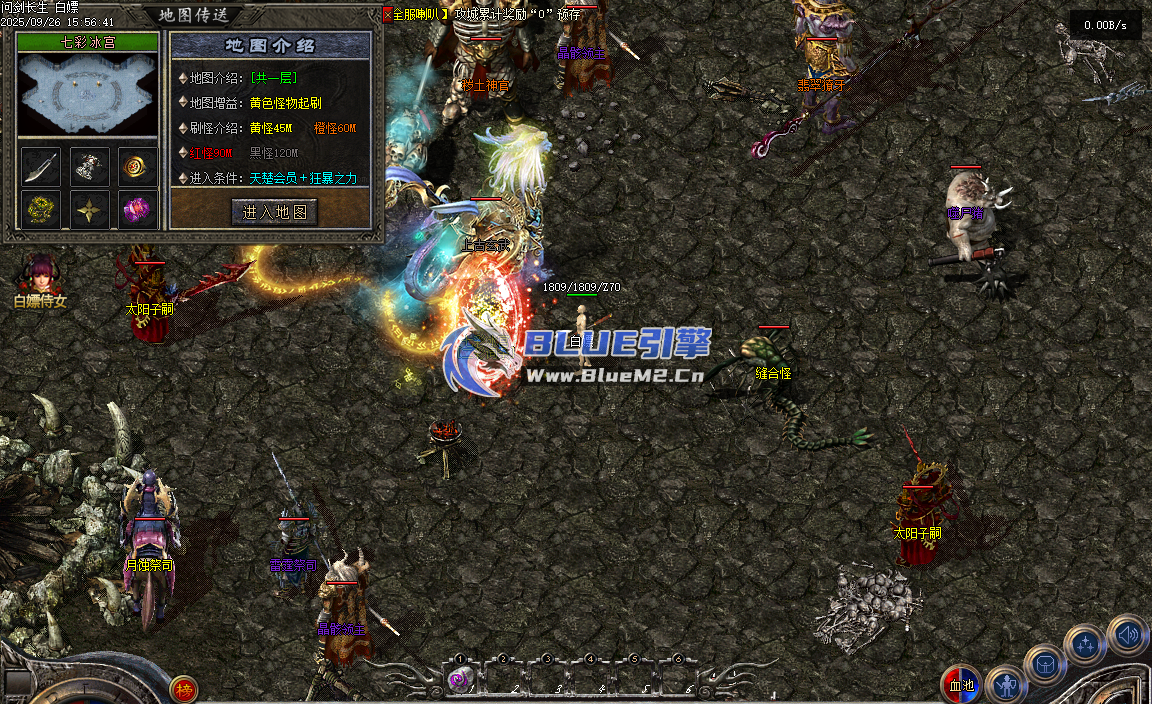Inspect the silver armor reward icon
1152x704 pixels.
[90, 167]
